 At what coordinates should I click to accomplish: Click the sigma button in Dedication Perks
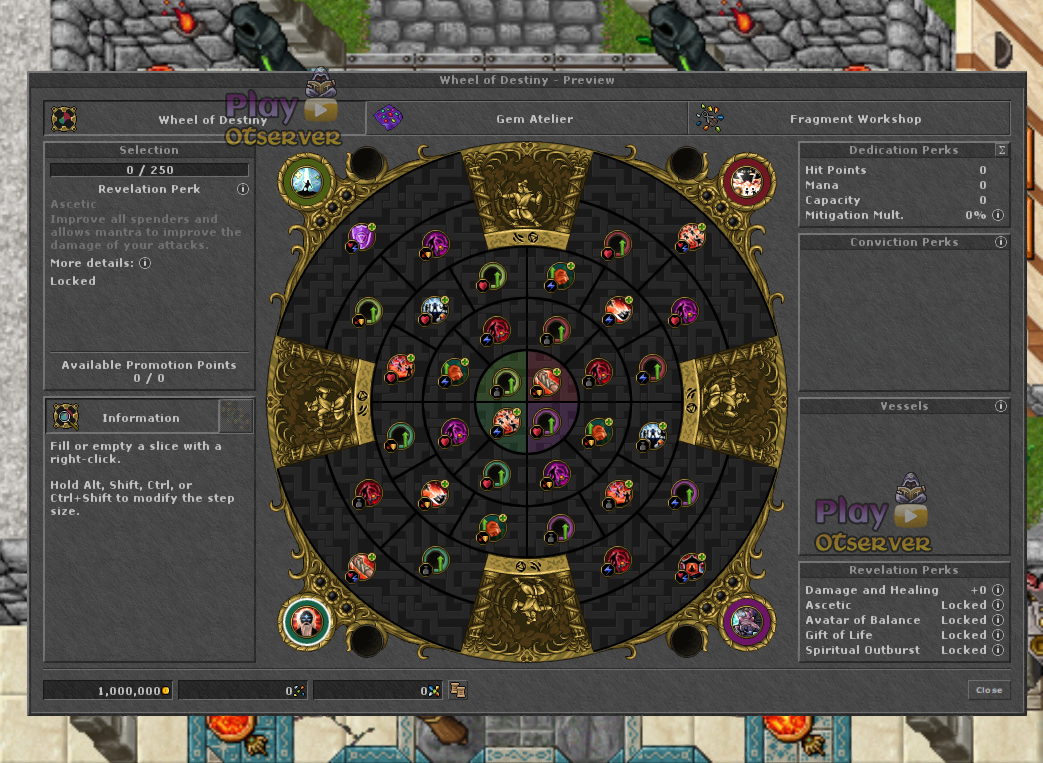[1001, 150]
